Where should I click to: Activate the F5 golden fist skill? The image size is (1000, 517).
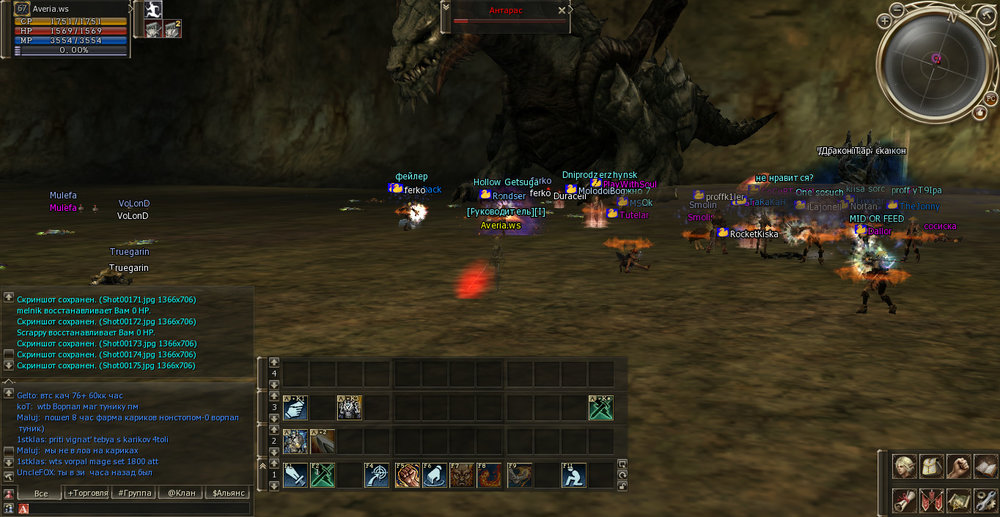pos(406,475)
